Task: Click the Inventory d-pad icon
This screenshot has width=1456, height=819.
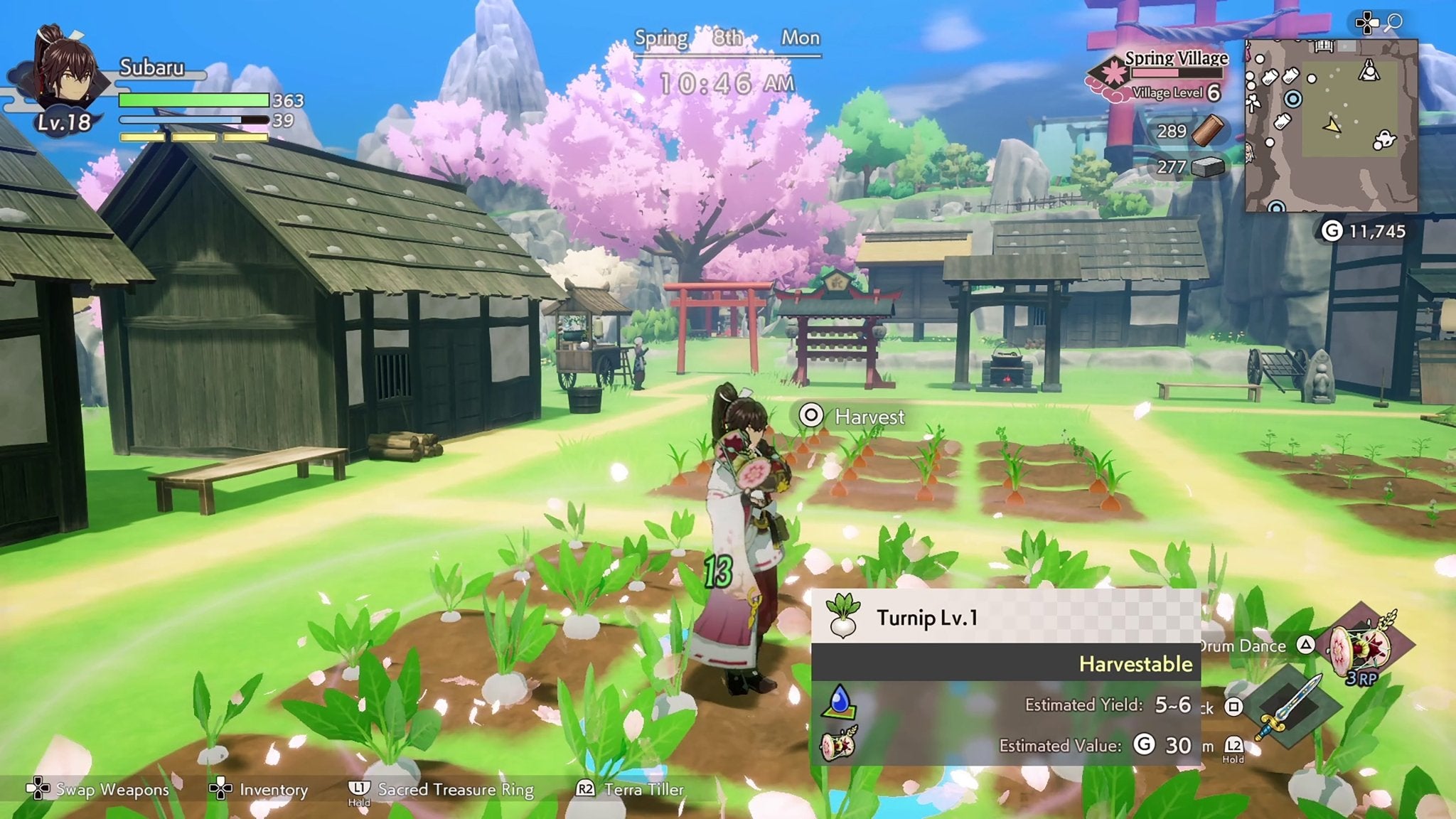Action: pos(221,789)
